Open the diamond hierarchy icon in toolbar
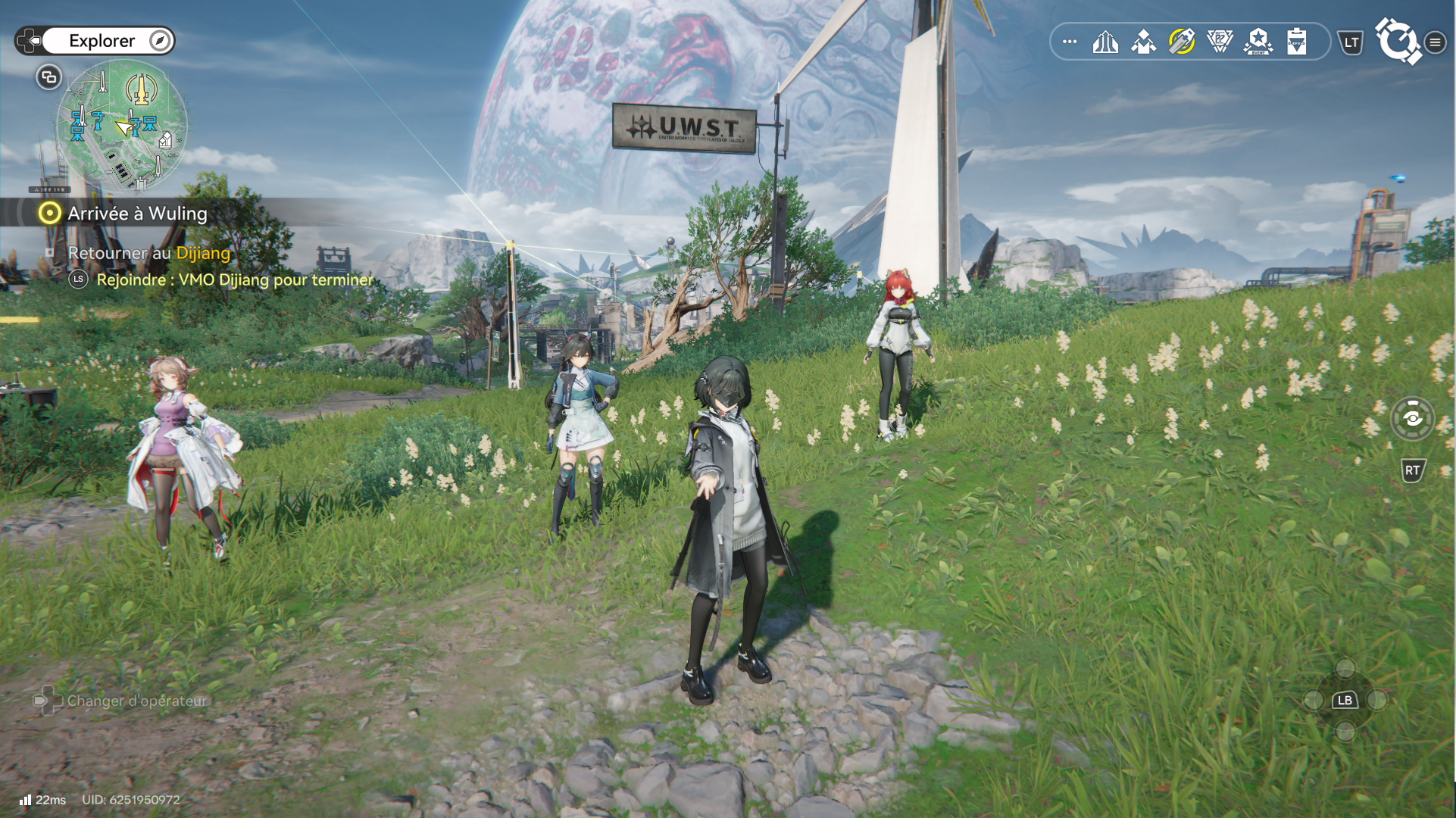Screen dimensions: 1456x818 pyautogui.click(x=1143, y=42)
